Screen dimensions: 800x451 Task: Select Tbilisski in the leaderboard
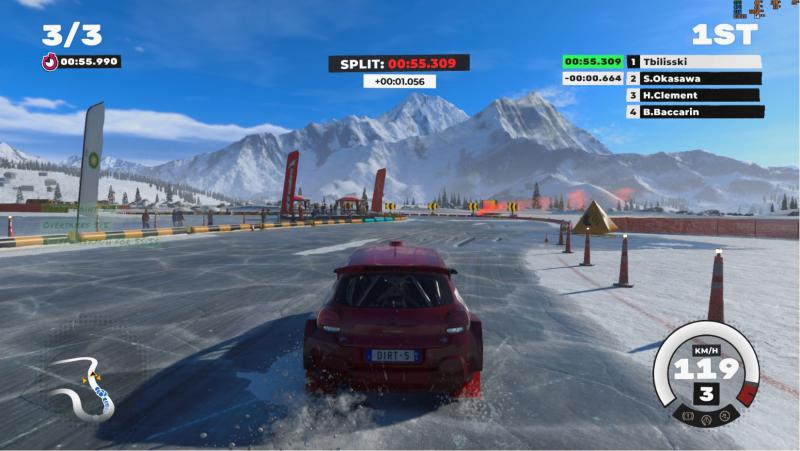693,62
